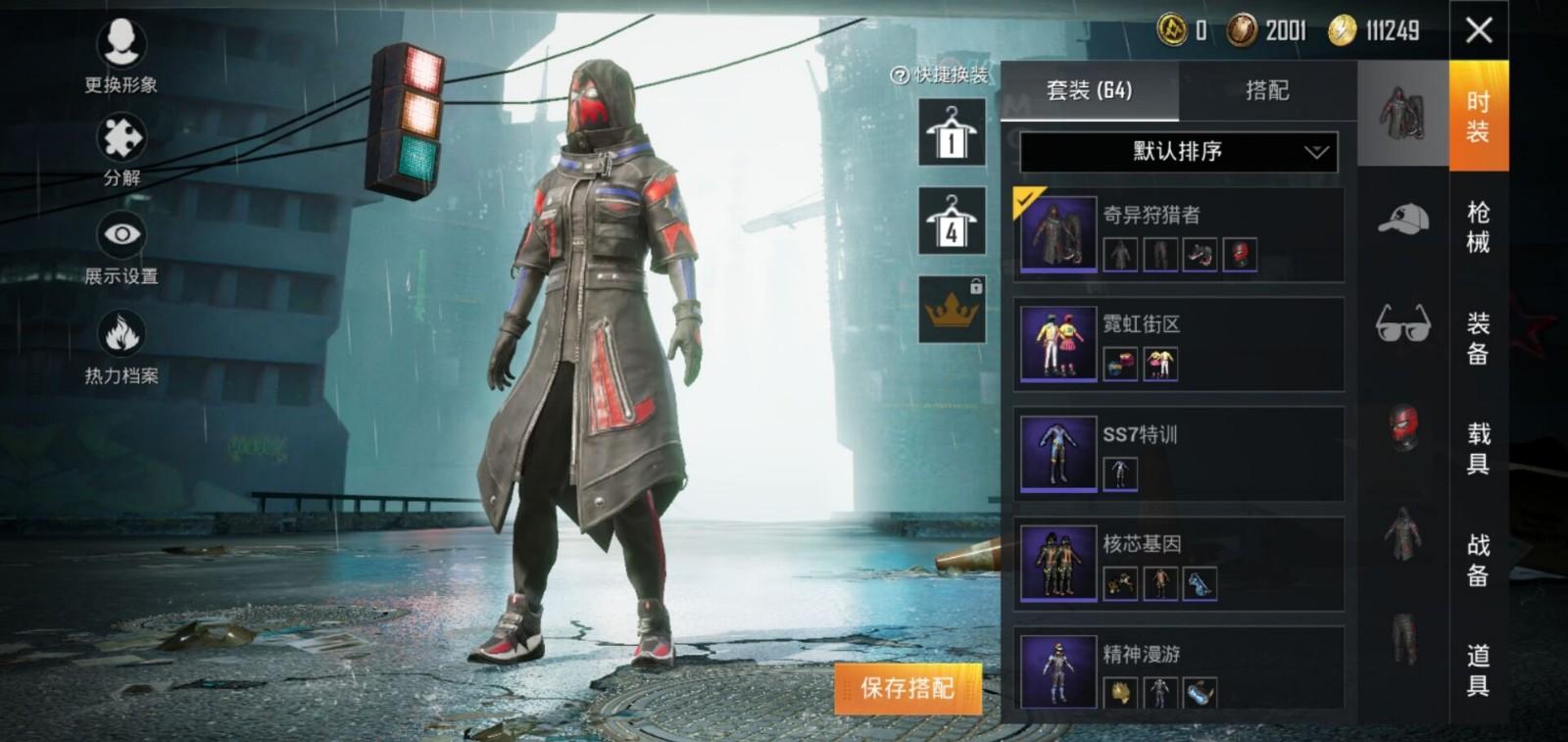The width and height of the screenshot is (1568, 742).
Task: Open the 载具 vehicles category
Action: pos(1478,448)
